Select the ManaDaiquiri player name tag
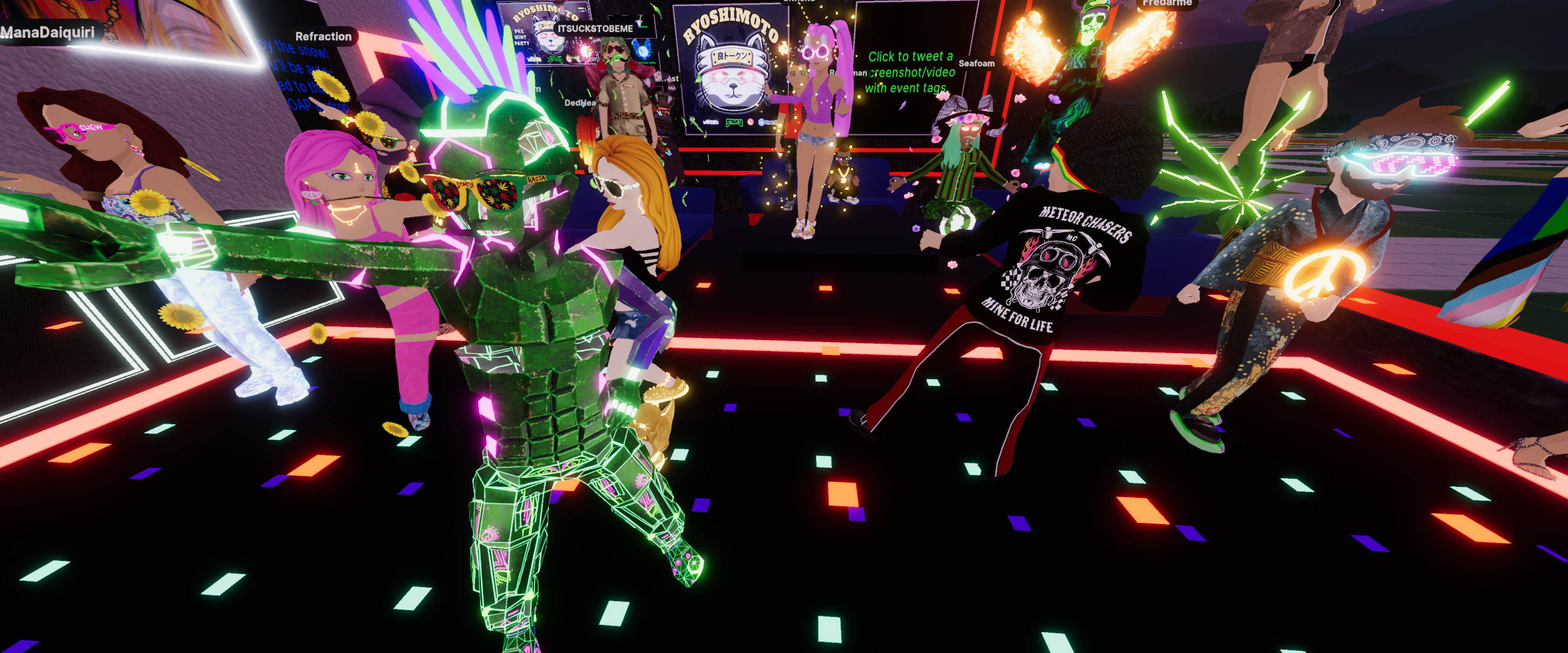This screenshot has height=653, width=1568. coord(47,32)
